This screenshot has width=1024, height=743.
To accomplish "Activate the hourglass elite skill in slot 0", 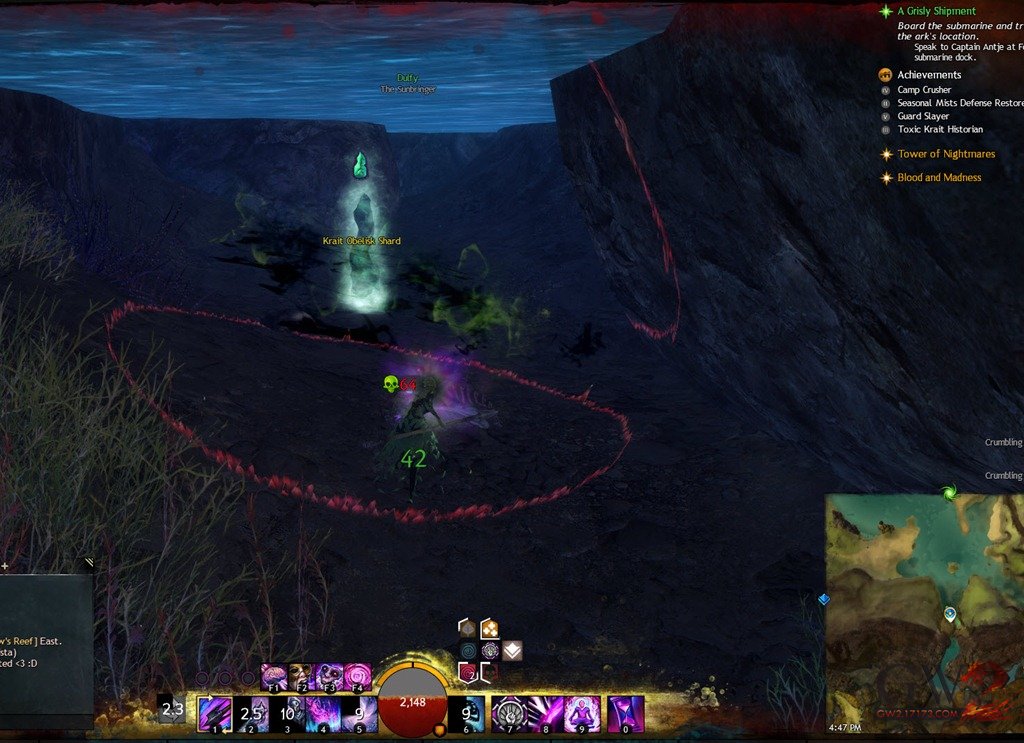I will [x=625, y=714].
